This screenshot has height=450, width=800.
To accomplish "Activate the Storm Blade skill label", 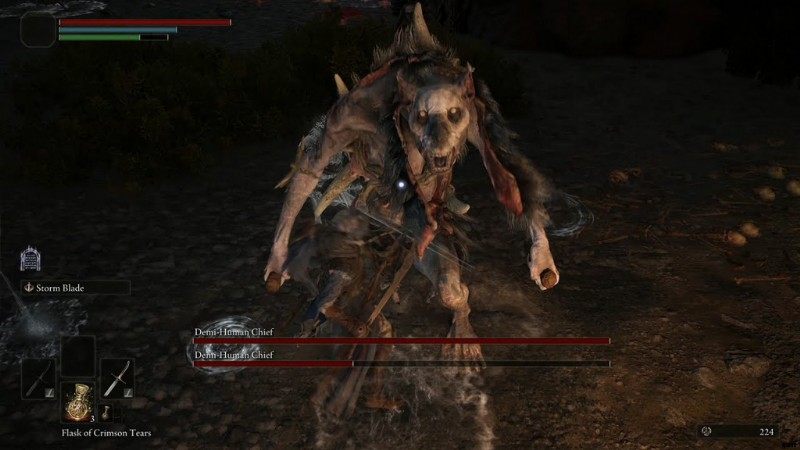I will pyautogui.click(x=76, y=288).
